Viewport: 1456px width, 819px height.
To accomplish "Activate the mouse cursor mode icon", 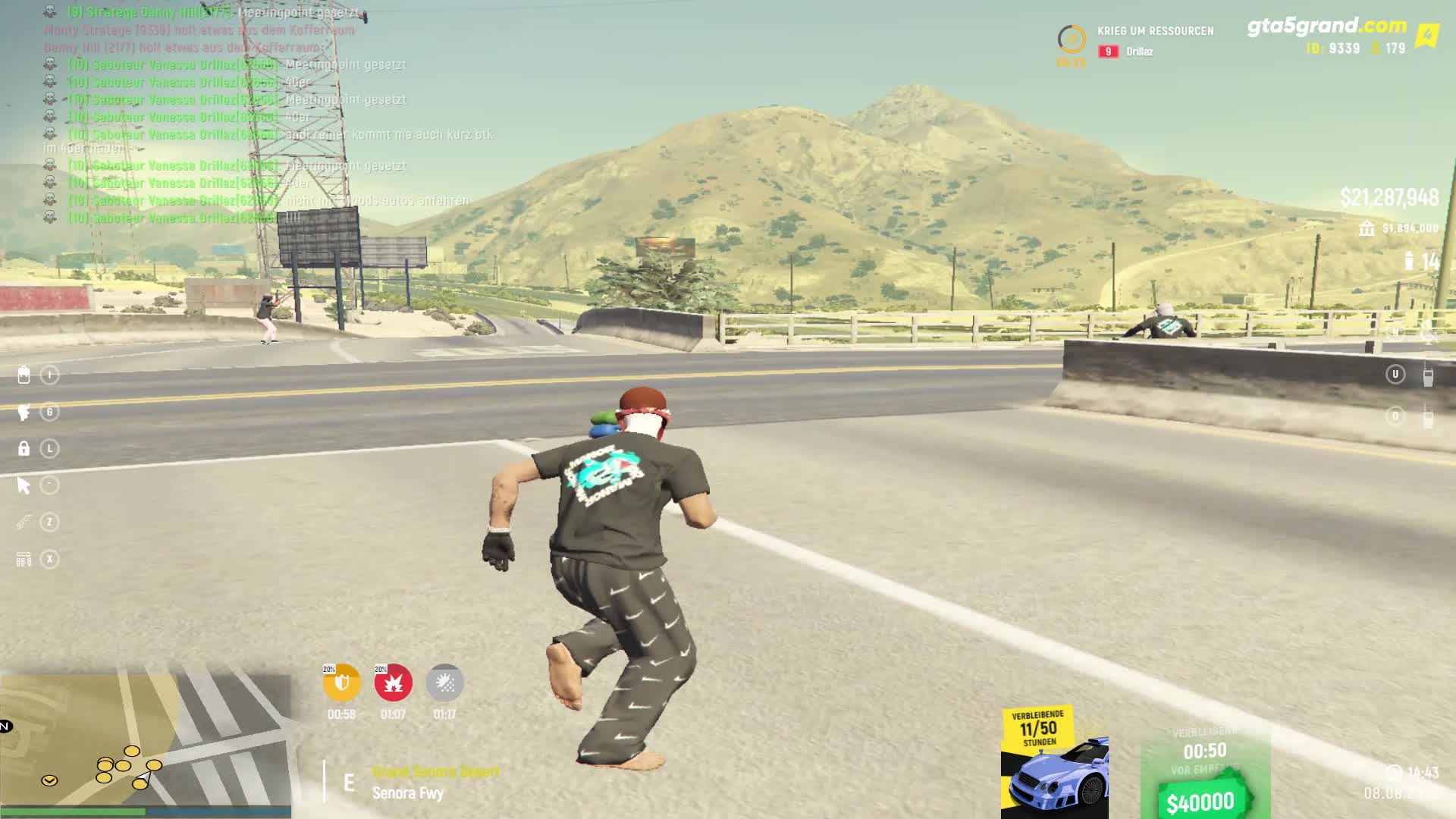I will click(x=24, y=485).
